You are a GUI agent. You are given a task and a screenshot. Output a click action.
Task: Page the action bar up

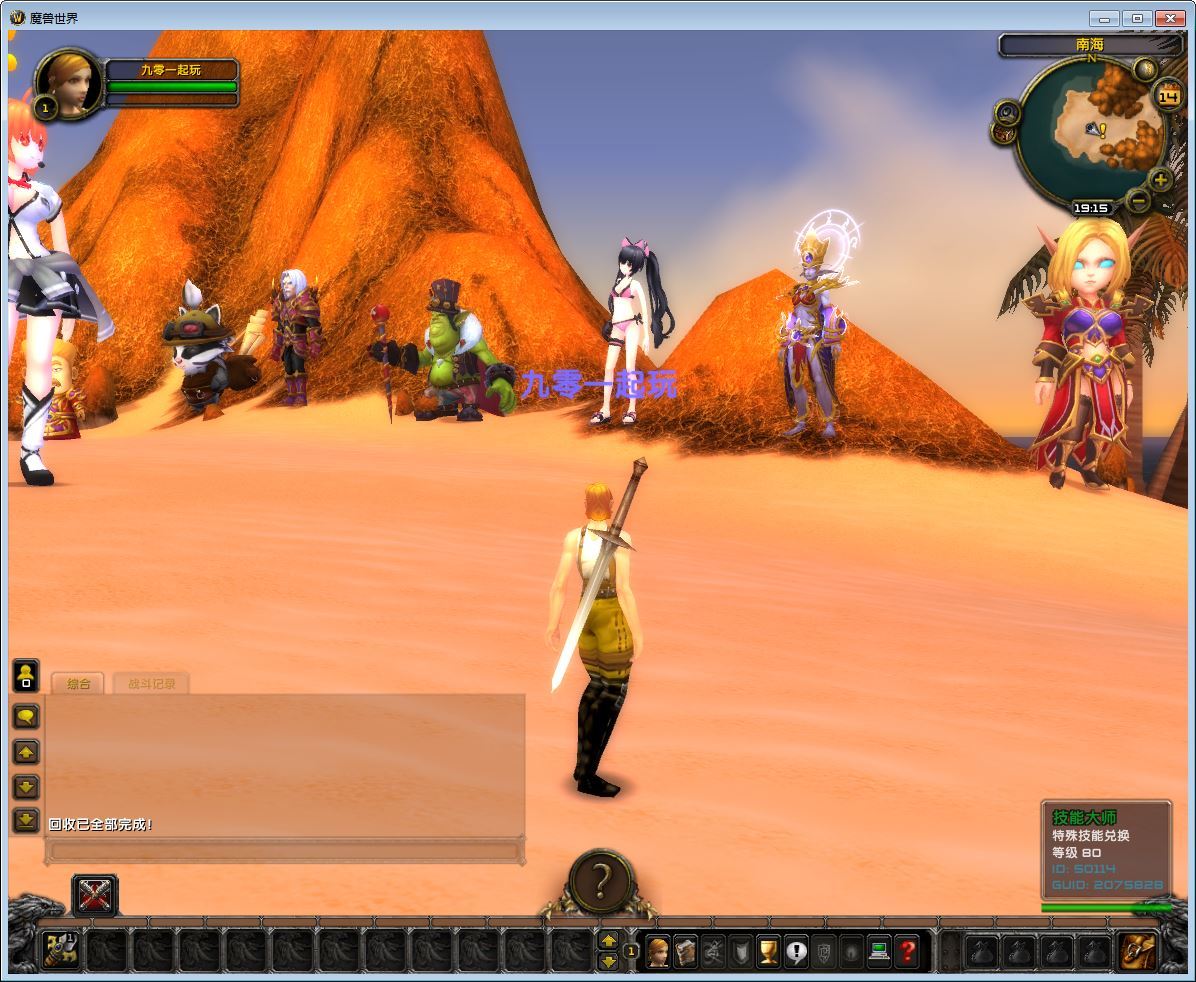608,940
